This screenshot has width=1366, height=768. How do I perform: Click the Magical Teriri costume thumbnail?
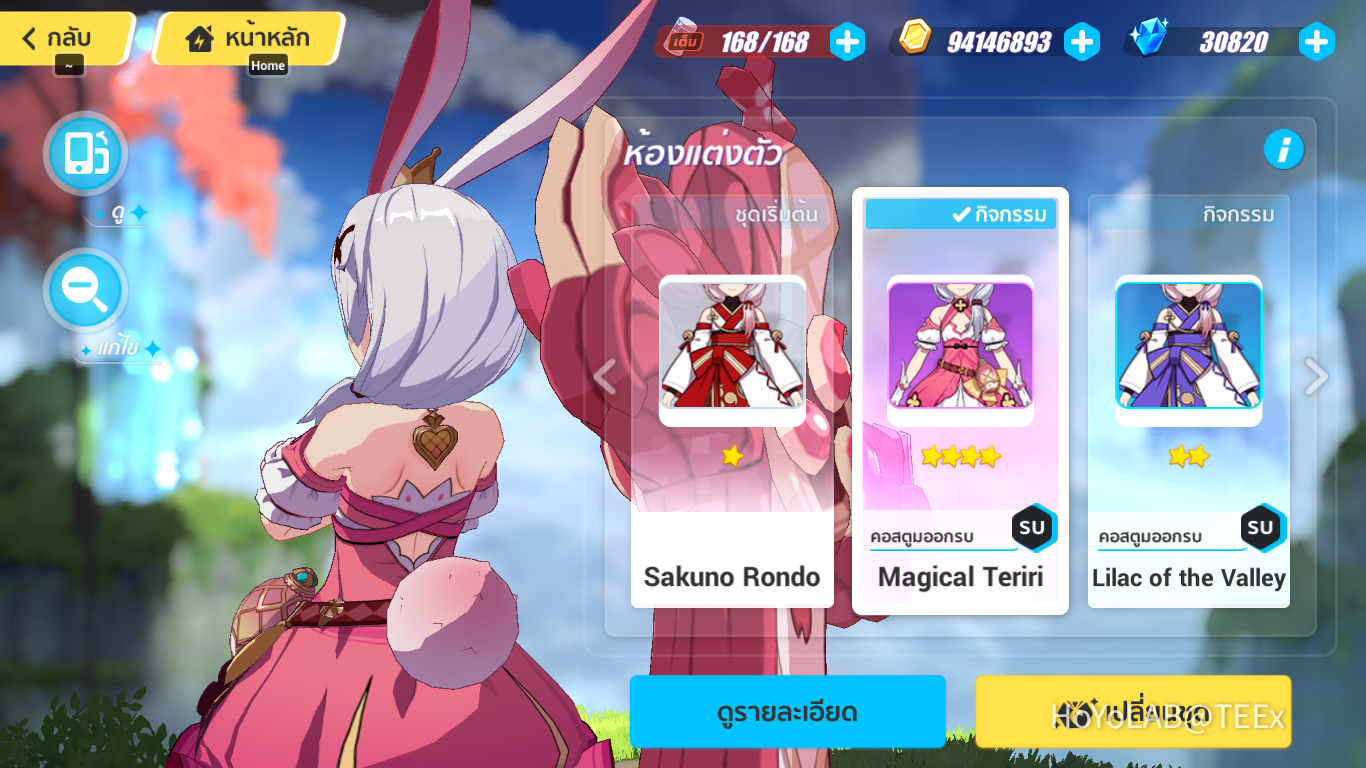click(960, 347)
